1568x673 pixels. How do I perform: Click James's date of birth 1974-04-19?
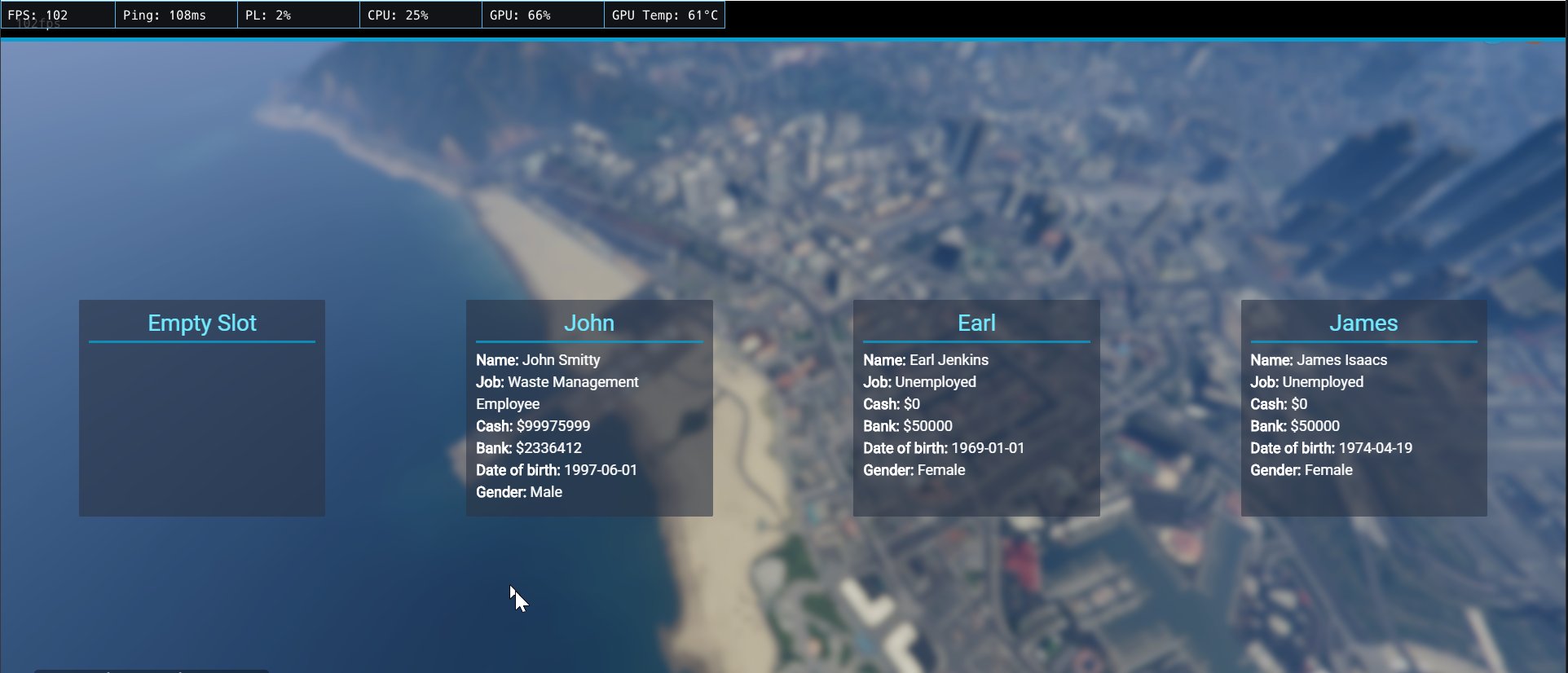[x=1331, y=447]
